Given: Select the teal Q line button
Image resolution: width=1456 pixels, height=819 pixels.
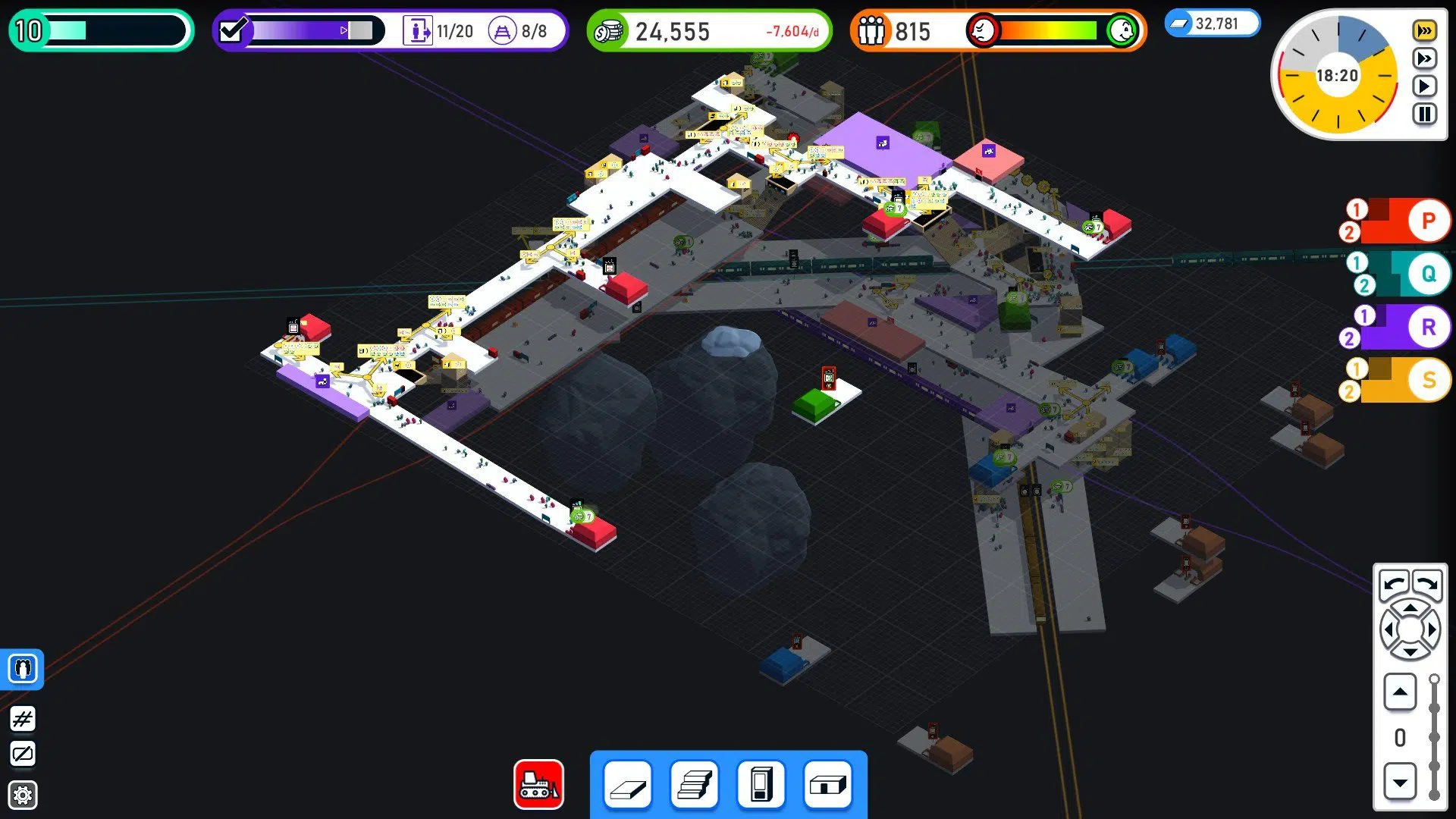Looking at the screenshot, I should [1427, 274].
